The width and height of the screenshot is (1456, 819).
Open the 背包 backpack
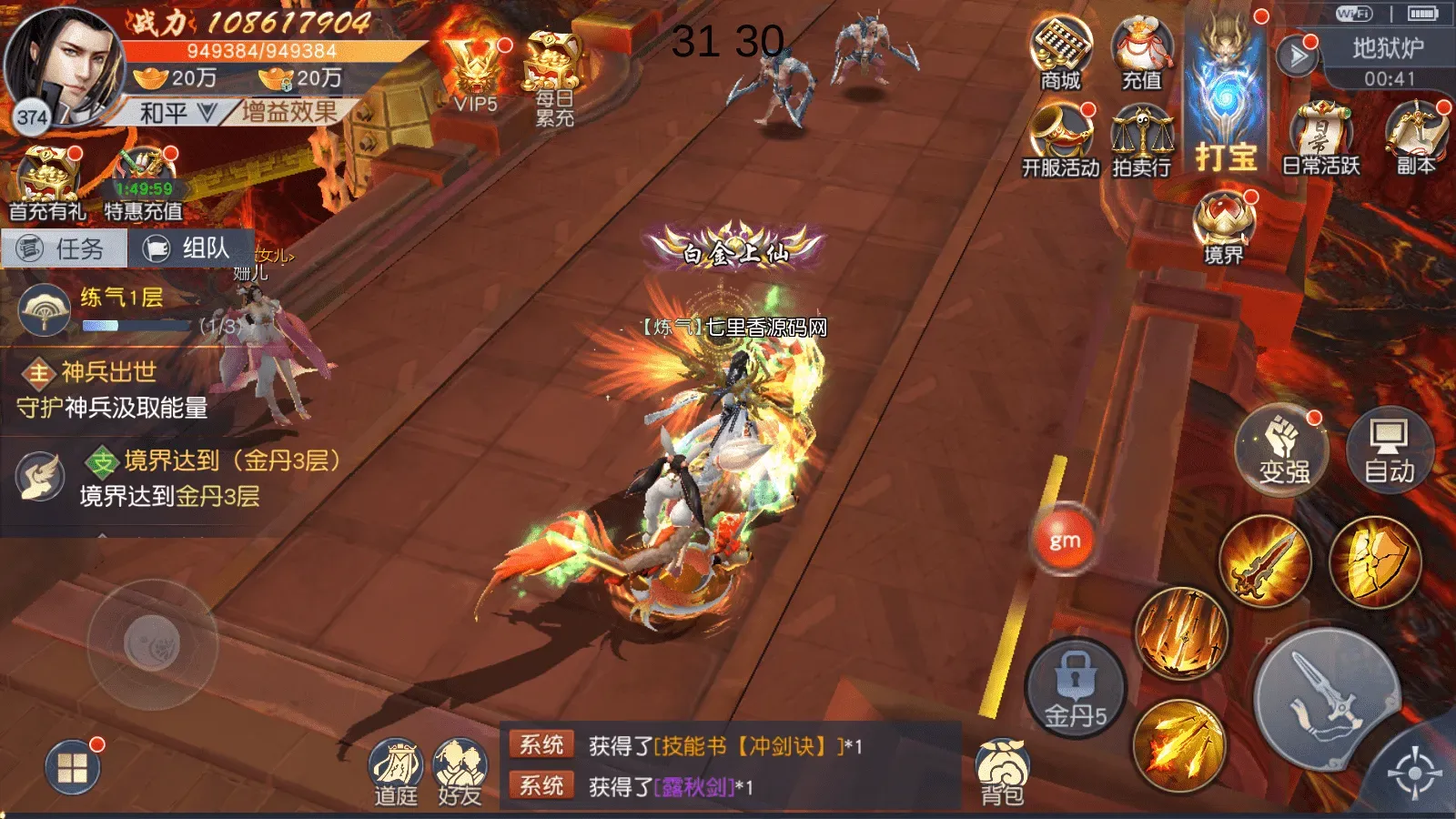click(x=1002, y=772)
